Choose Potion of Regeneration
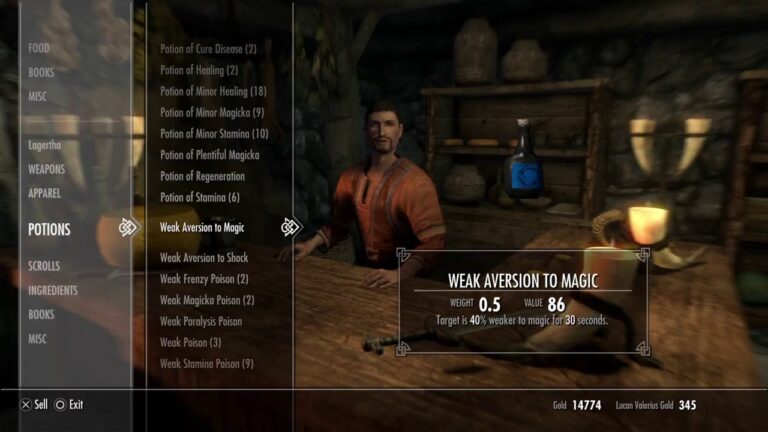Image resolution: width=768 pixels, height=432 pixels. pos(202,176)
